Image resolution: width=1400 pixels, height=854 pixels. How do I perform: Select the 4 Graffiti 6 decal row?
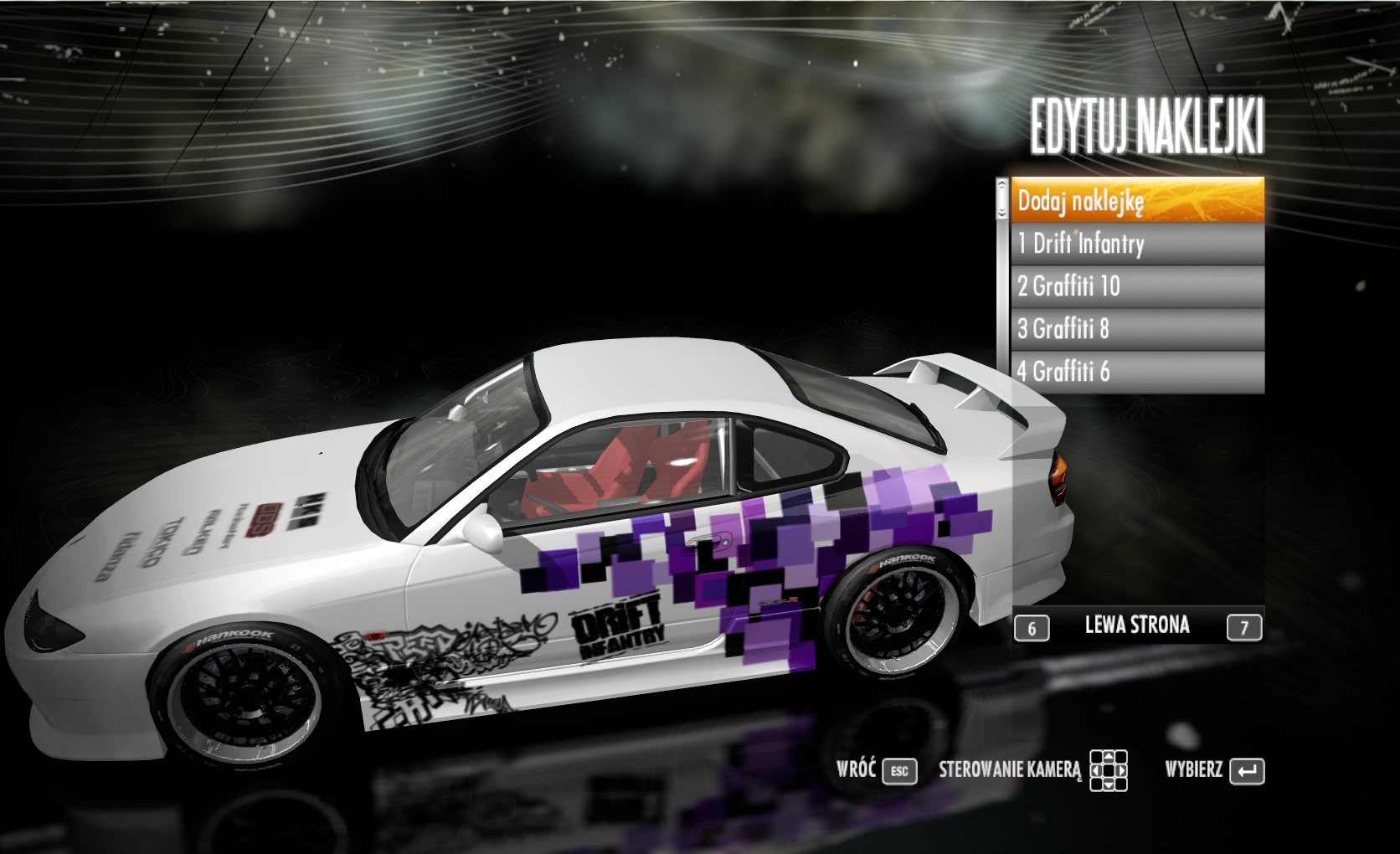point(1137,371)
